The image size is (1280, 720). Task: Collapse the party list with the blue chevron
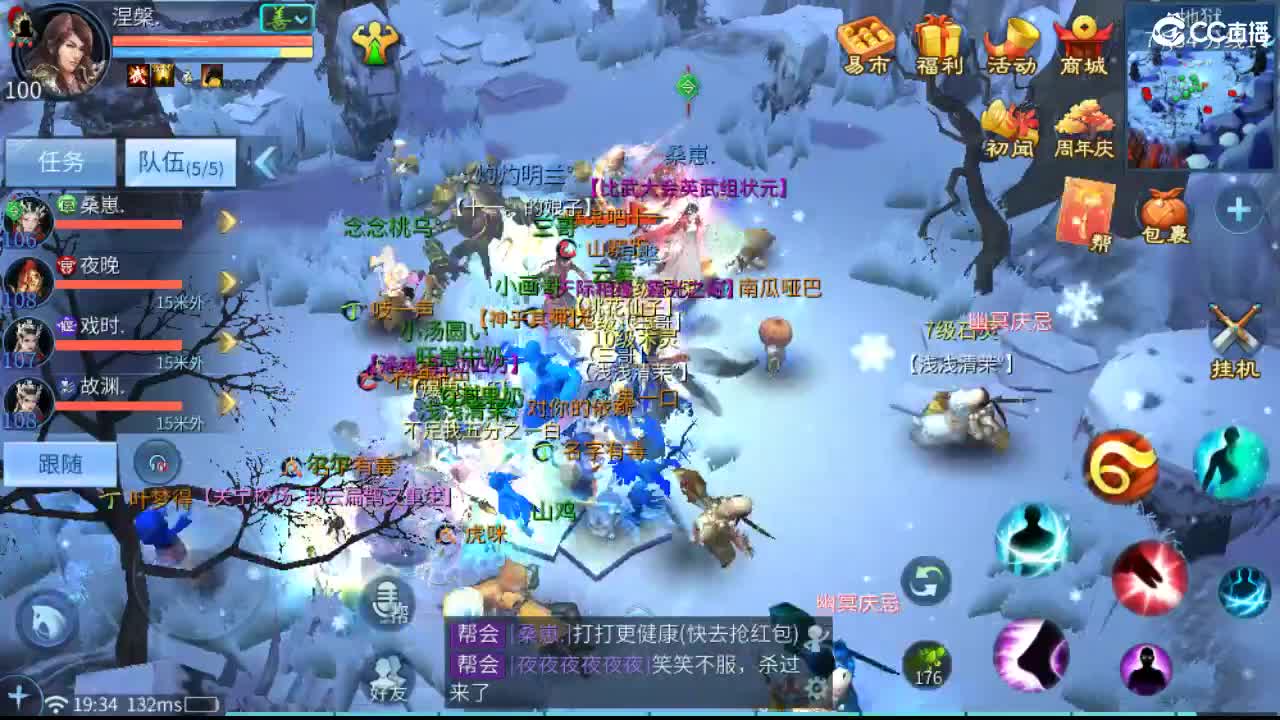pos(262,162)
